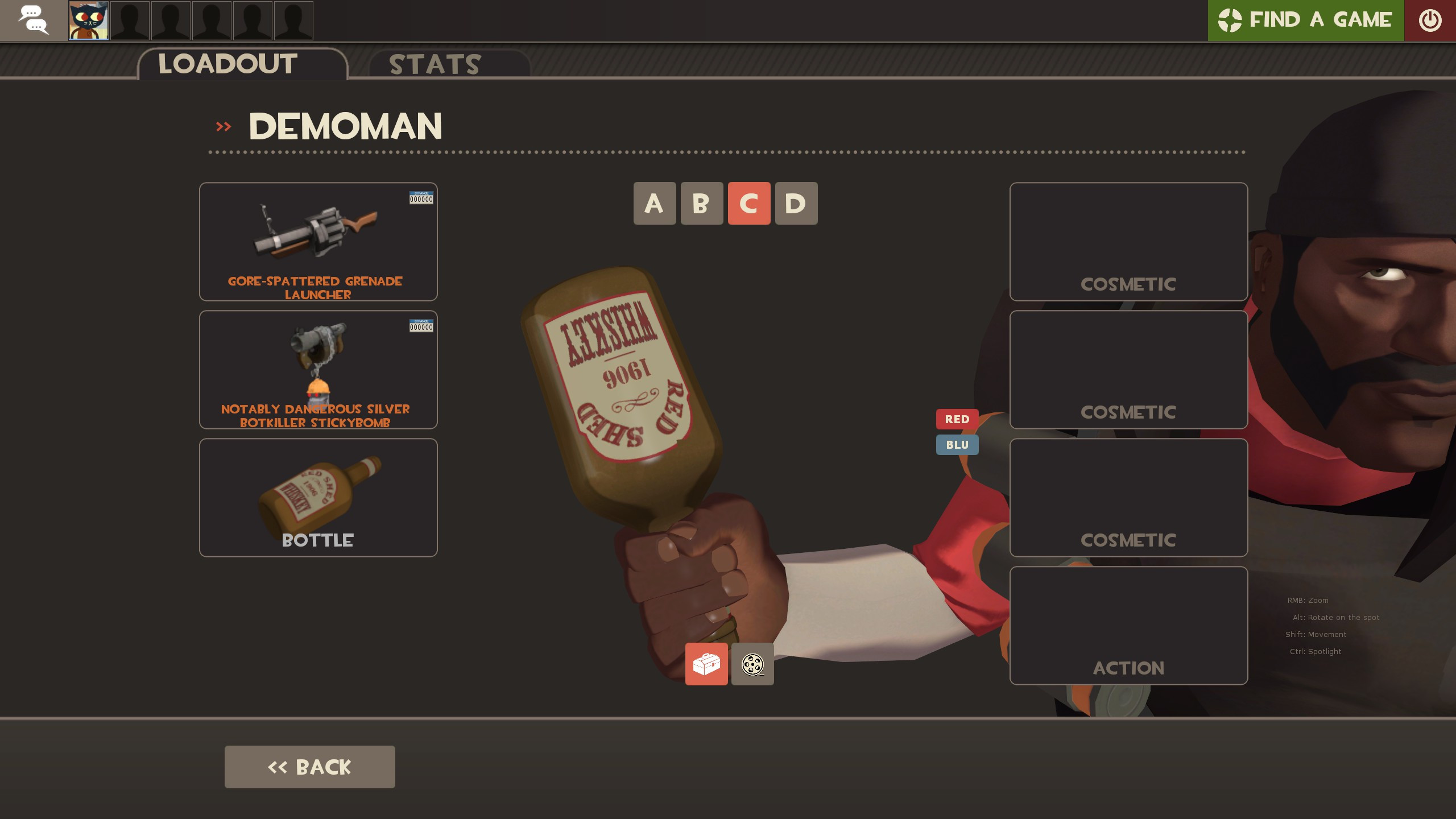Open the taunts film reel icon
The image size is (1456, 819).
752,664
